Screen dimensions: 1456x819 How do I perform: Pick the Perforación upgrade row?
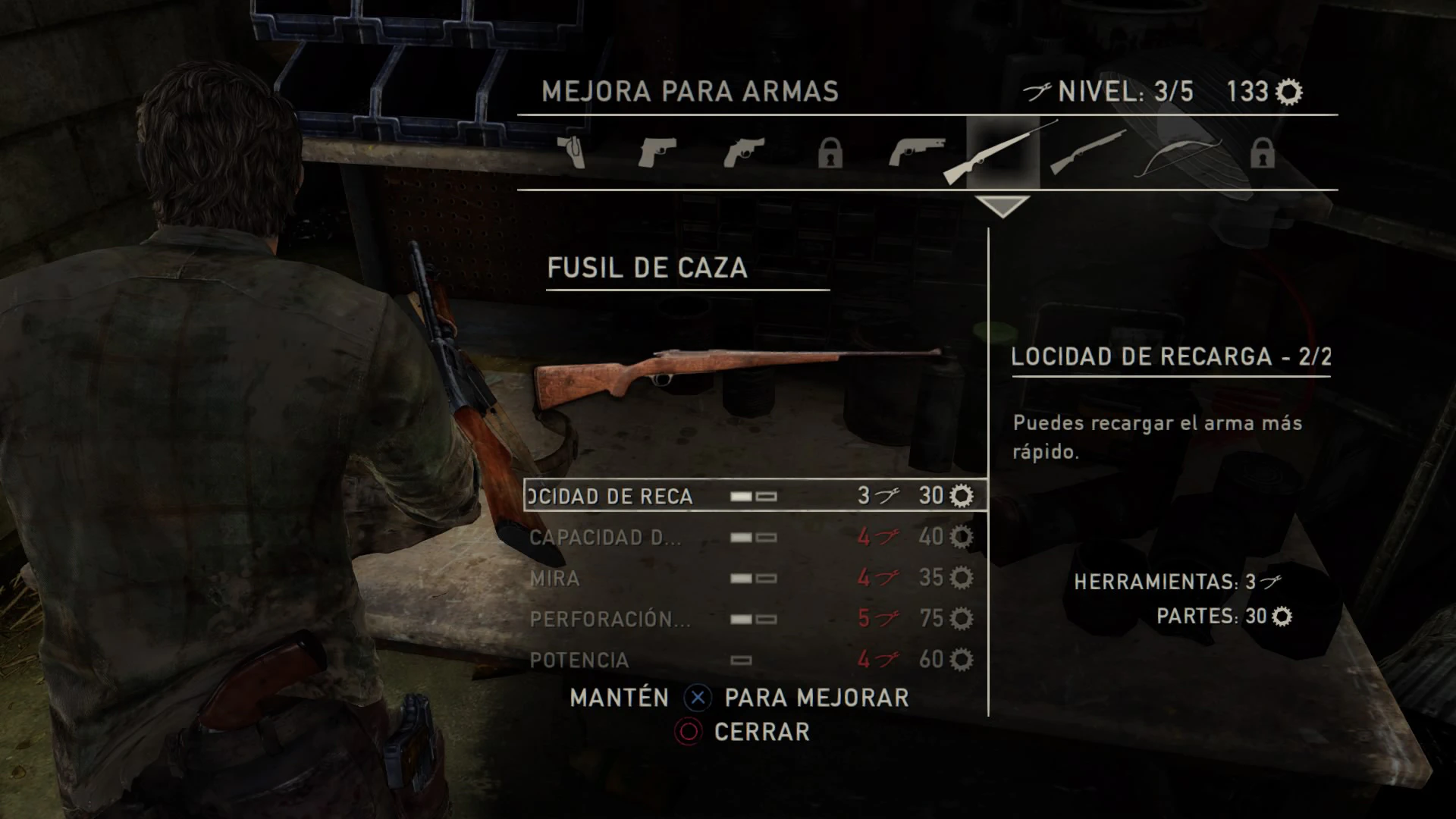pyautogui.click(x=755, y=620)
